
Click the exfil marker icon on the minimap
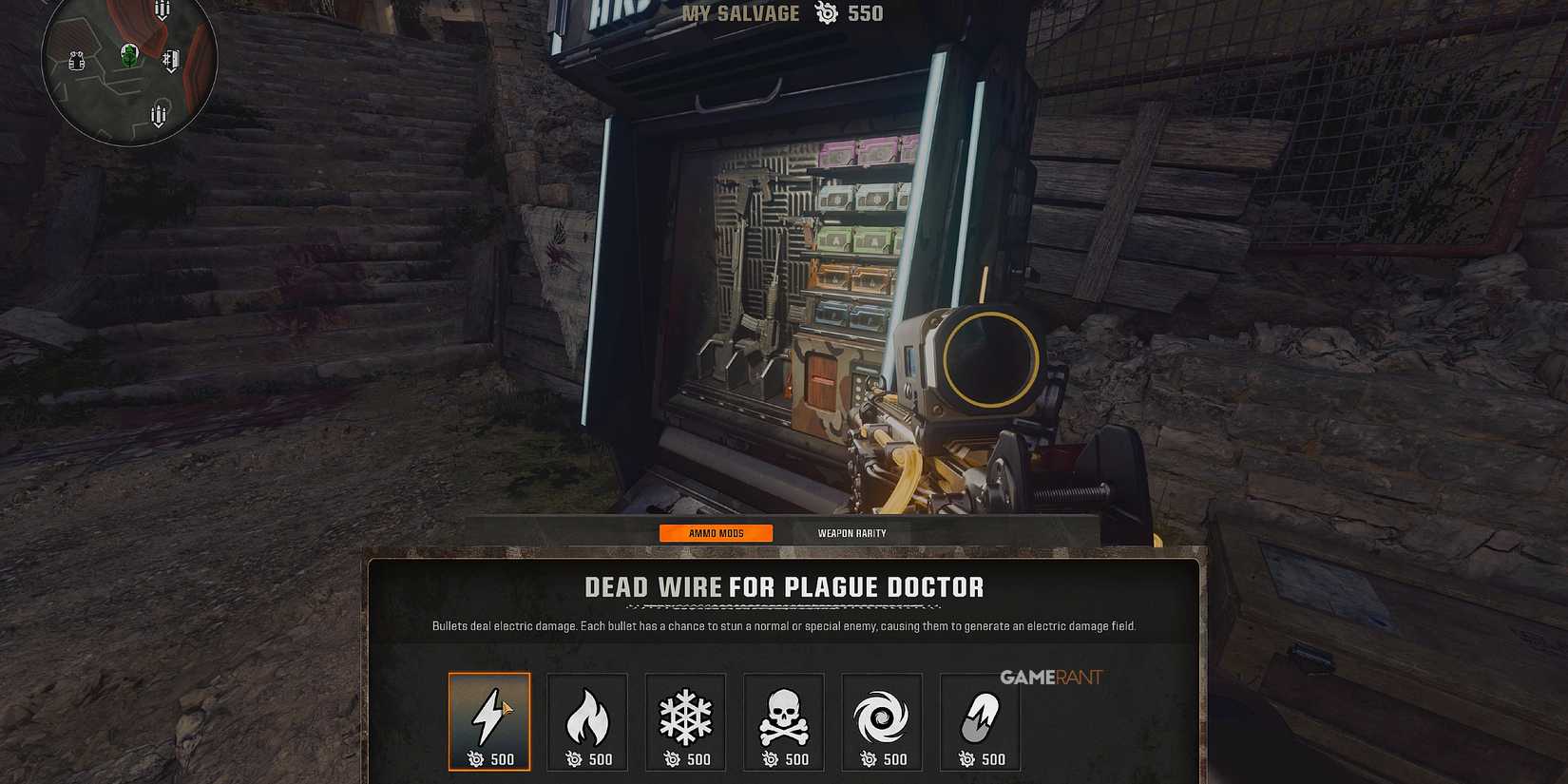pyautogui.click(x=171, y=60)
